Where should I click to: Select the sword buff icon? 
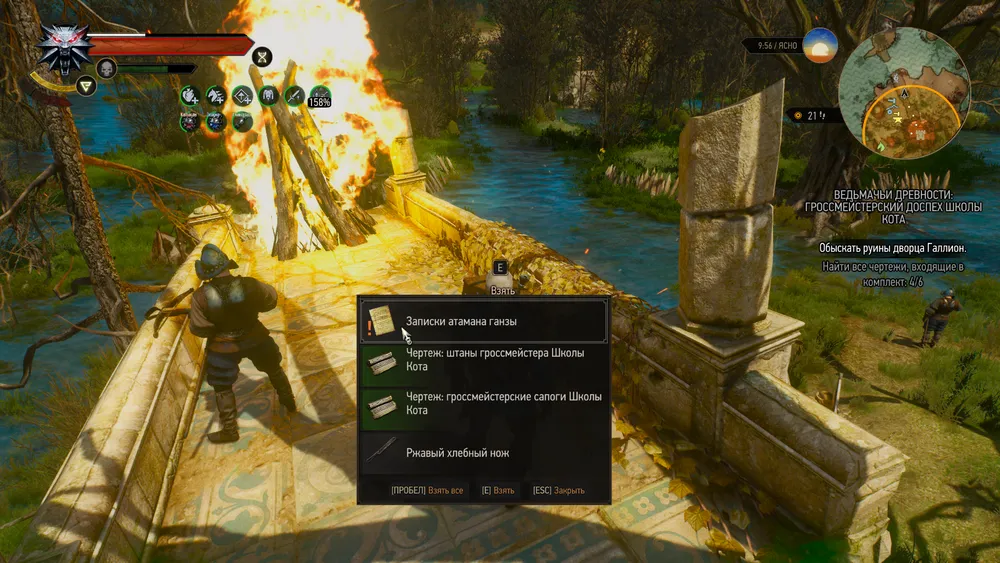294,96
